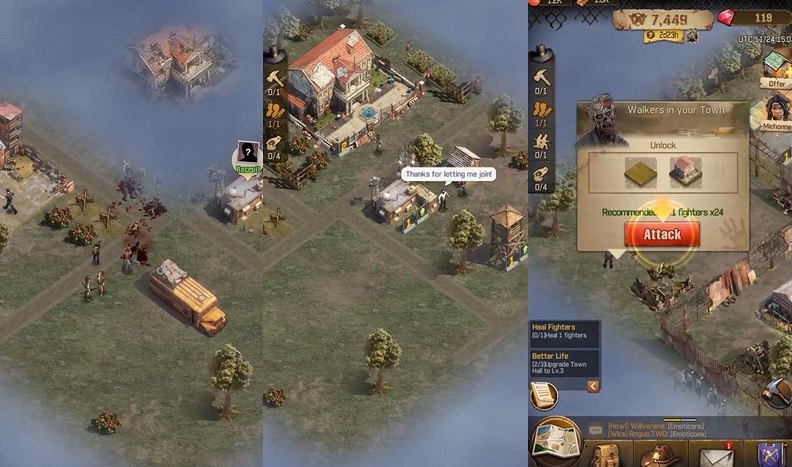Attack the walkers in your town
This screenshot has height=467, width=792.
(x=661, y=235)
